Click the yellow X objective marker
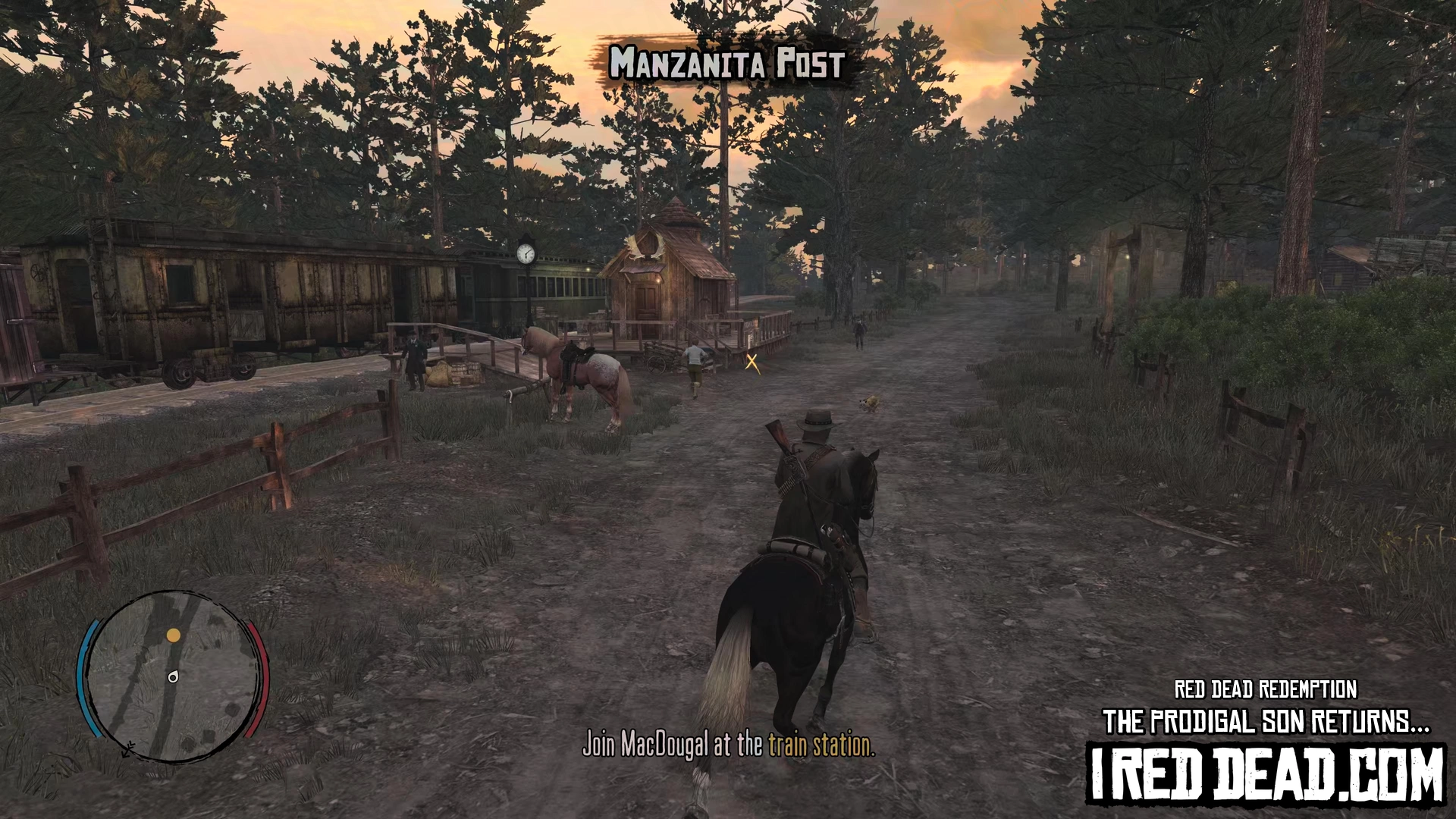The height and width of the screenshot is (819, 1456). point(752,362)
